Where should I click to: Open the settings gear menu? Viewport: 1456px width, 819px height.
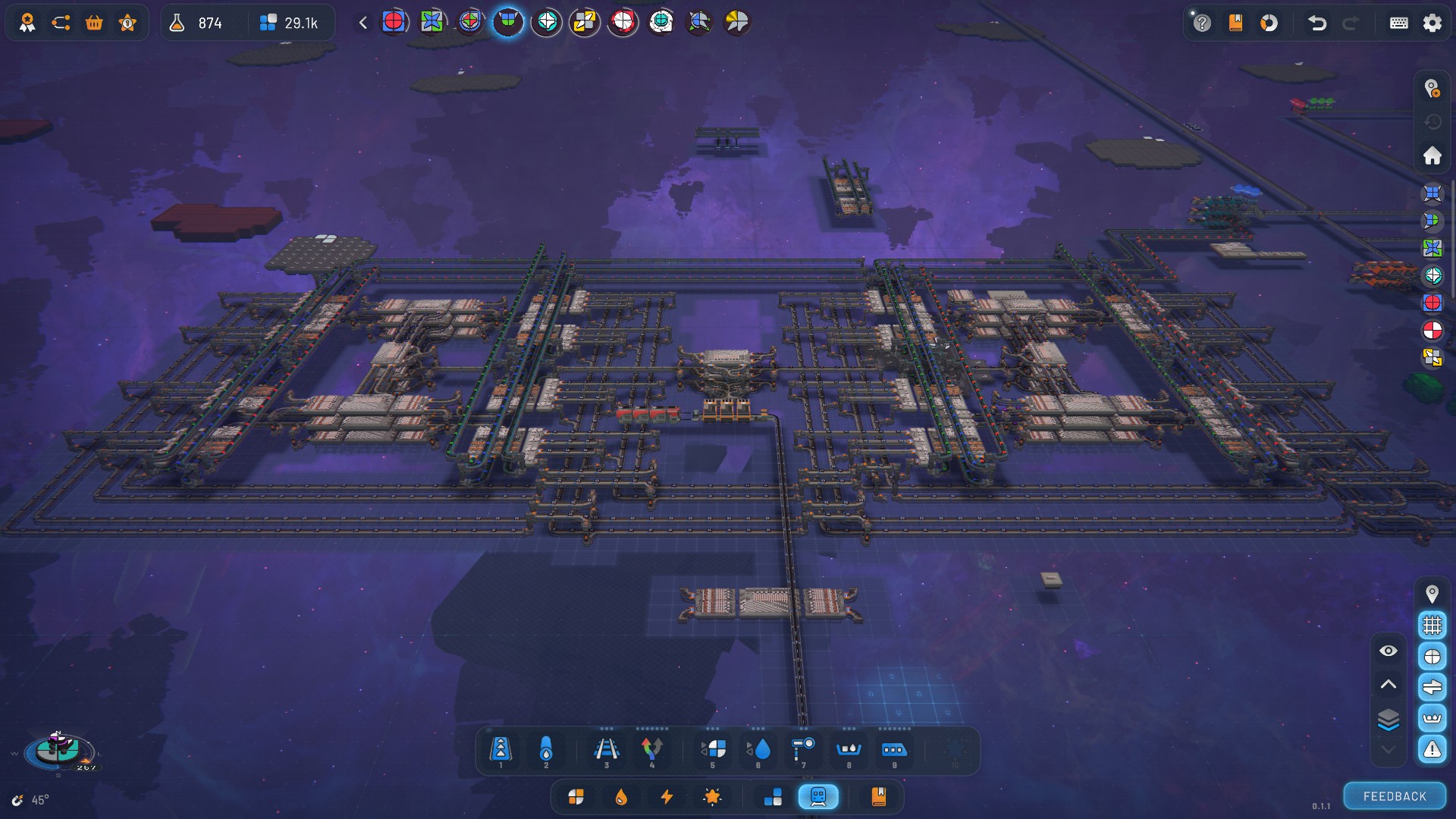tap(1432, 23)
